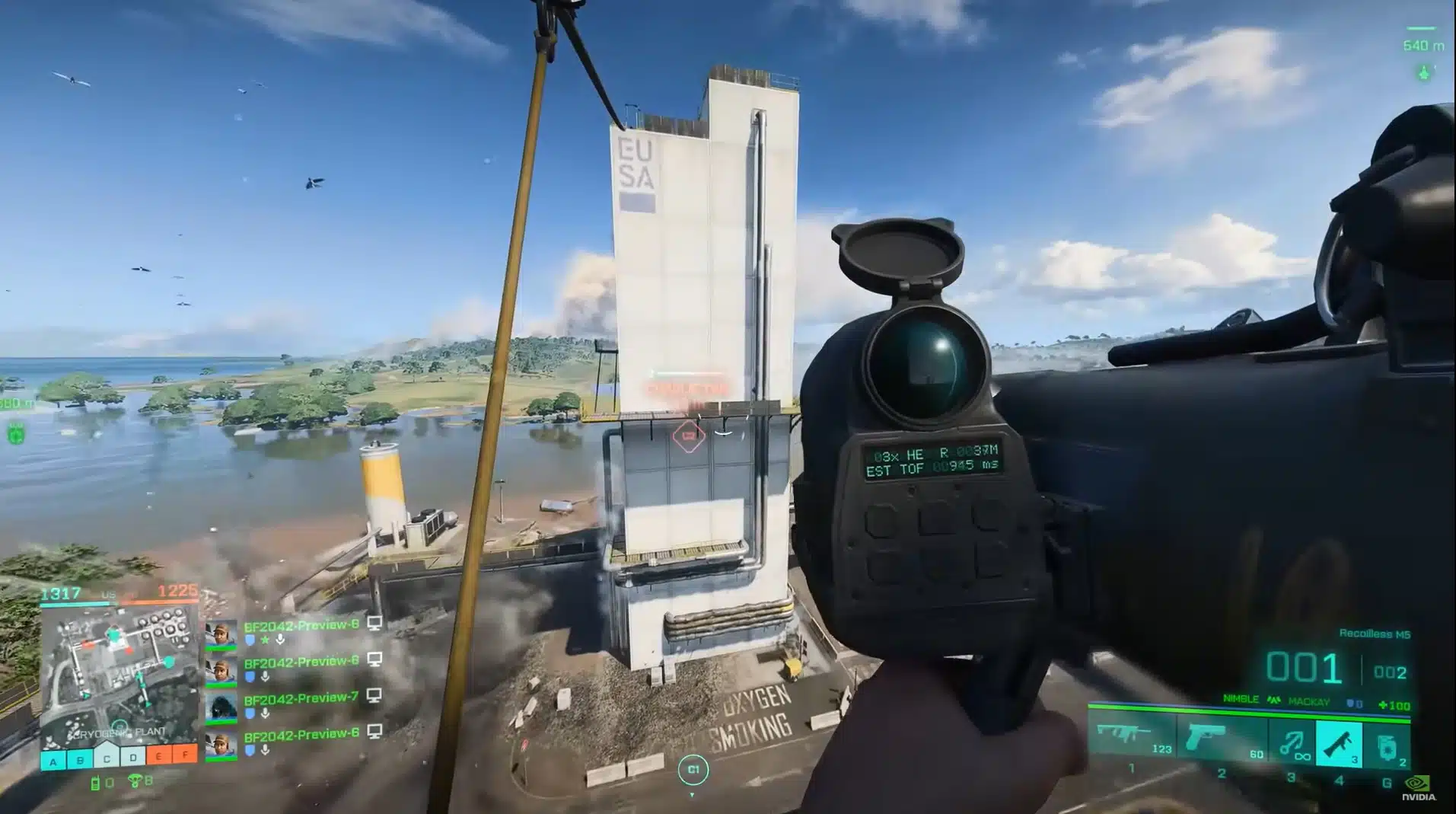Click the aircraft indicator showing 640 m
1456x814 pixels.
1423,46
